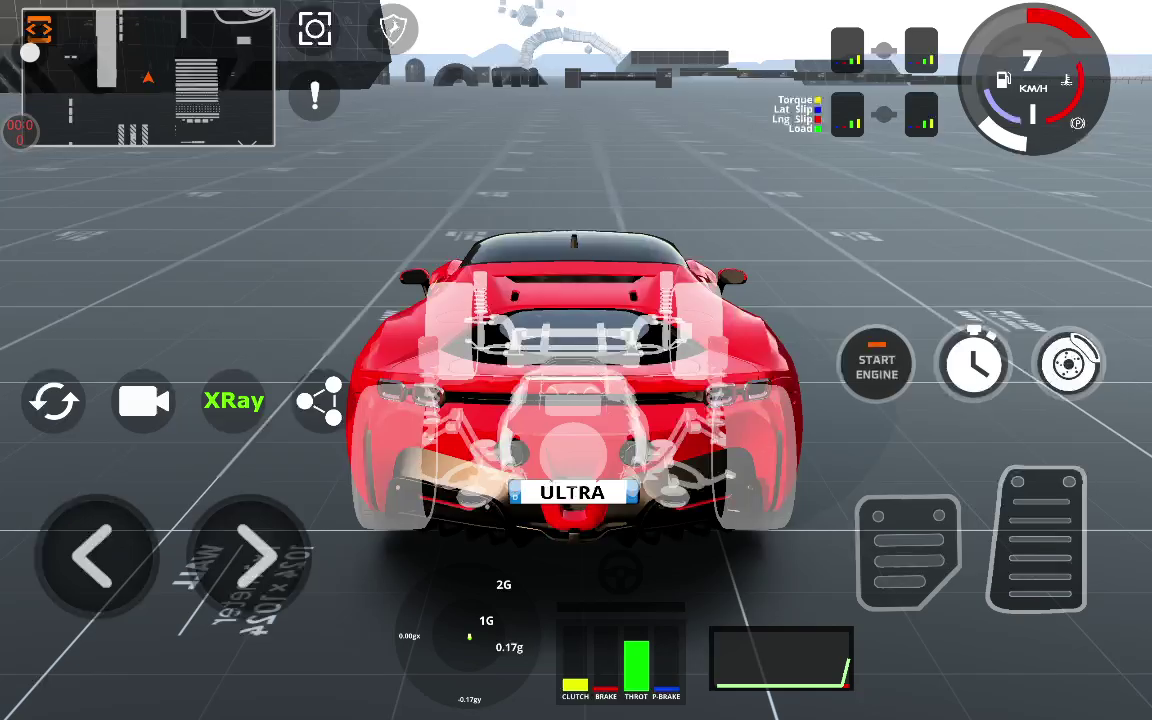Screen dimensions: 1152x720
Task: Tap the START ENGINE button
Action: pos(876,366)
